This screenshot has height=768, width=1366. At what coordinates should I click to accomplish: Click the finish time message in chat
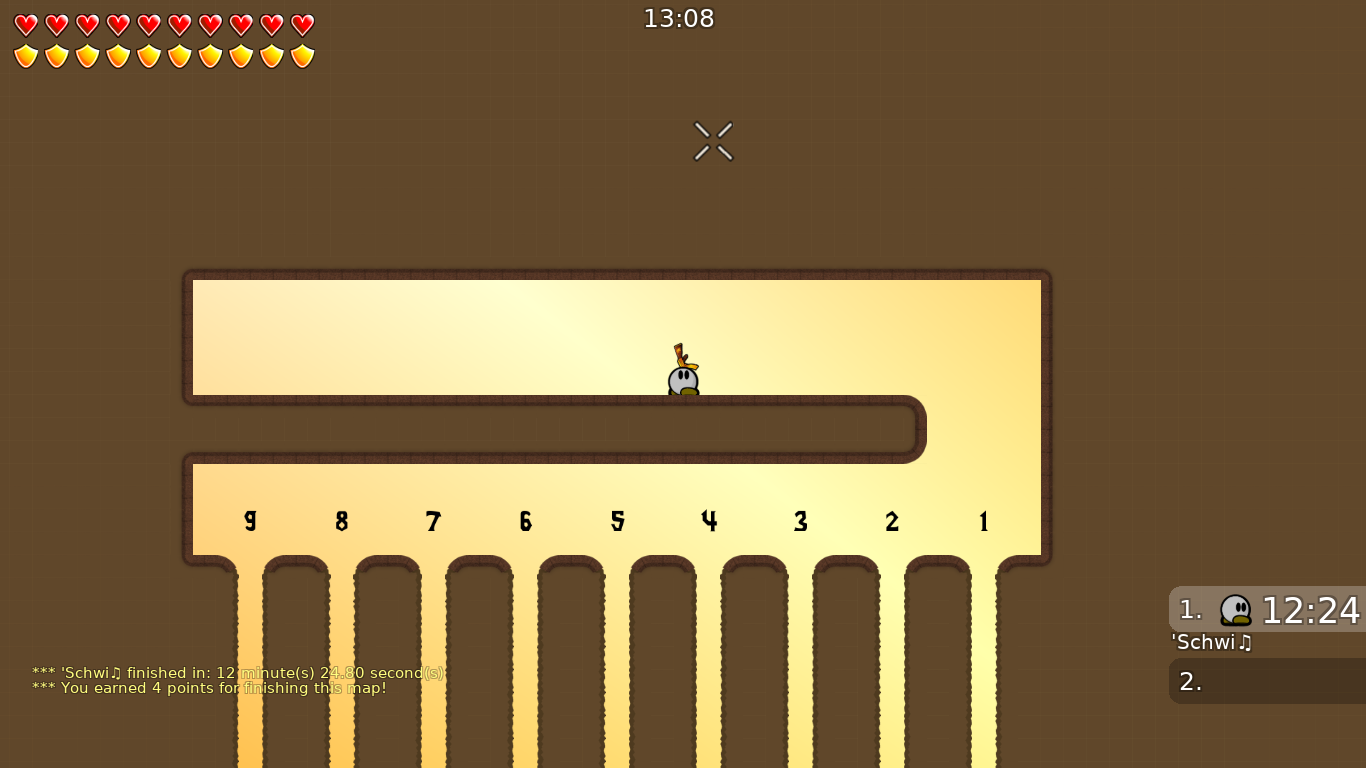coord(238,673)
